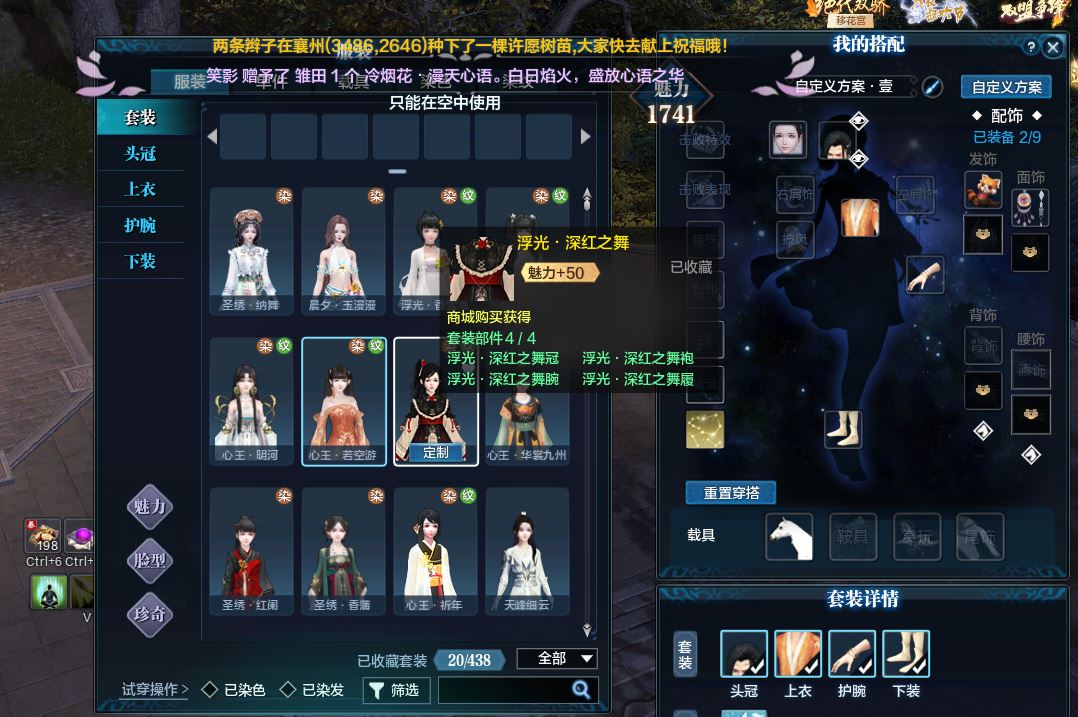
Task: Toggle the 已染色 checkbox
Action: point(210,690)
